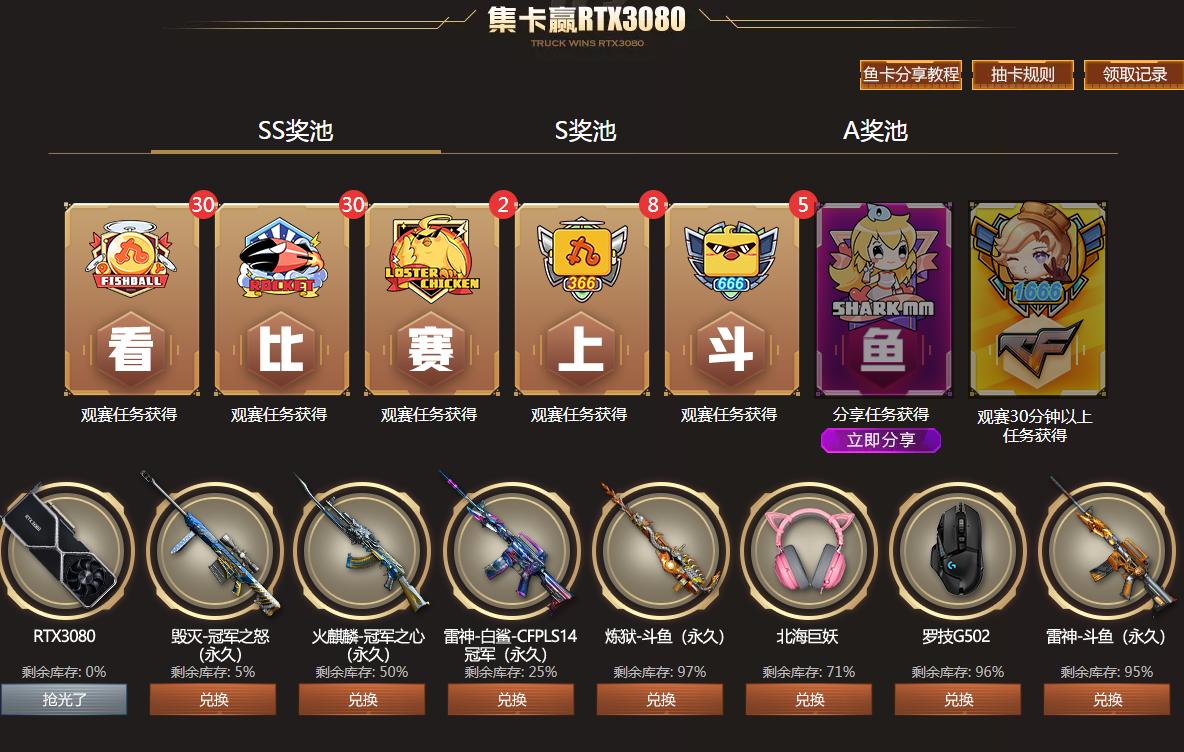The image size is (1184, 752).
Task: Select the 看 Fishball card
Action: [132, 300]
